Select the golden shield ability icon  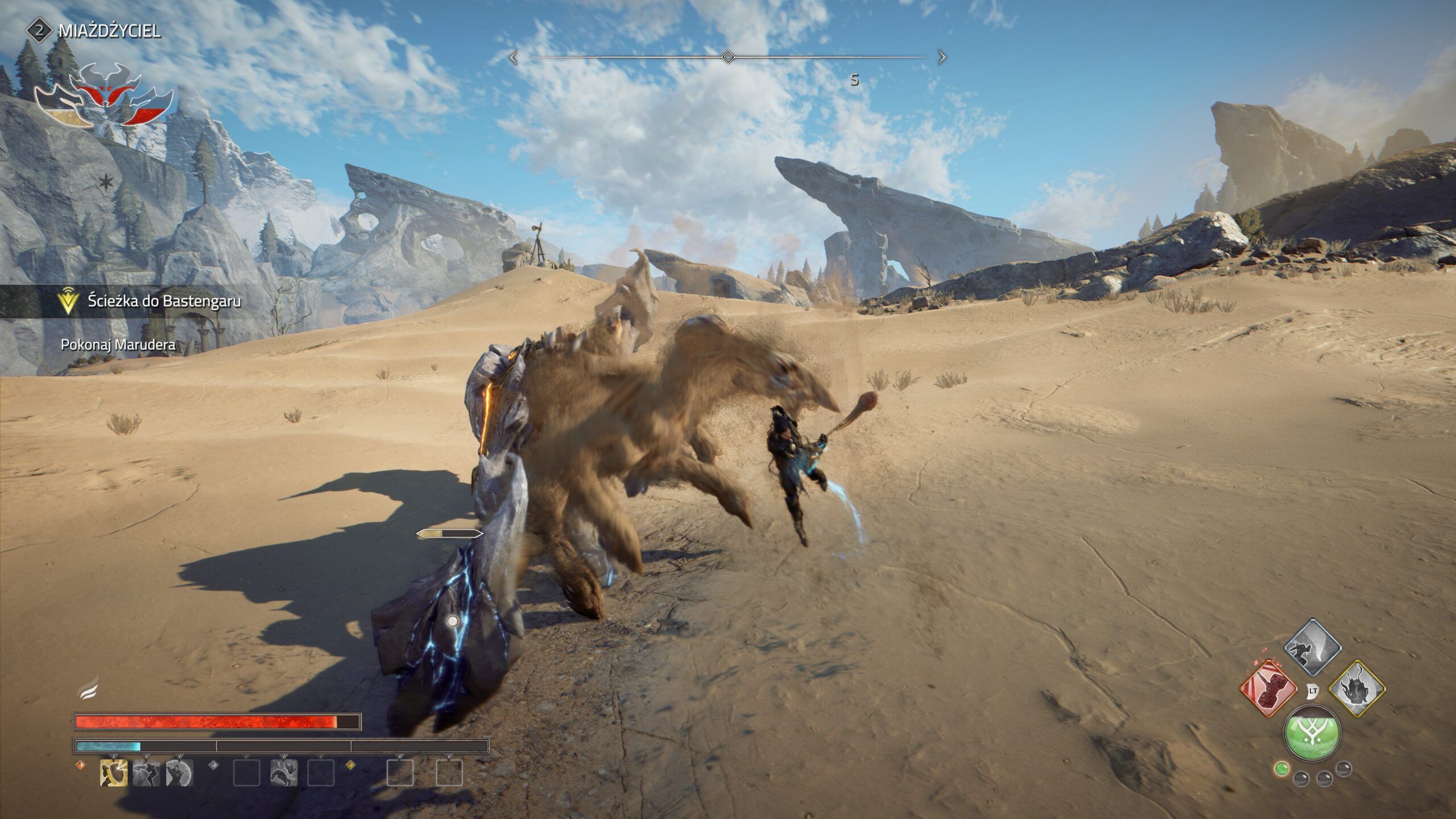[114, 773]
